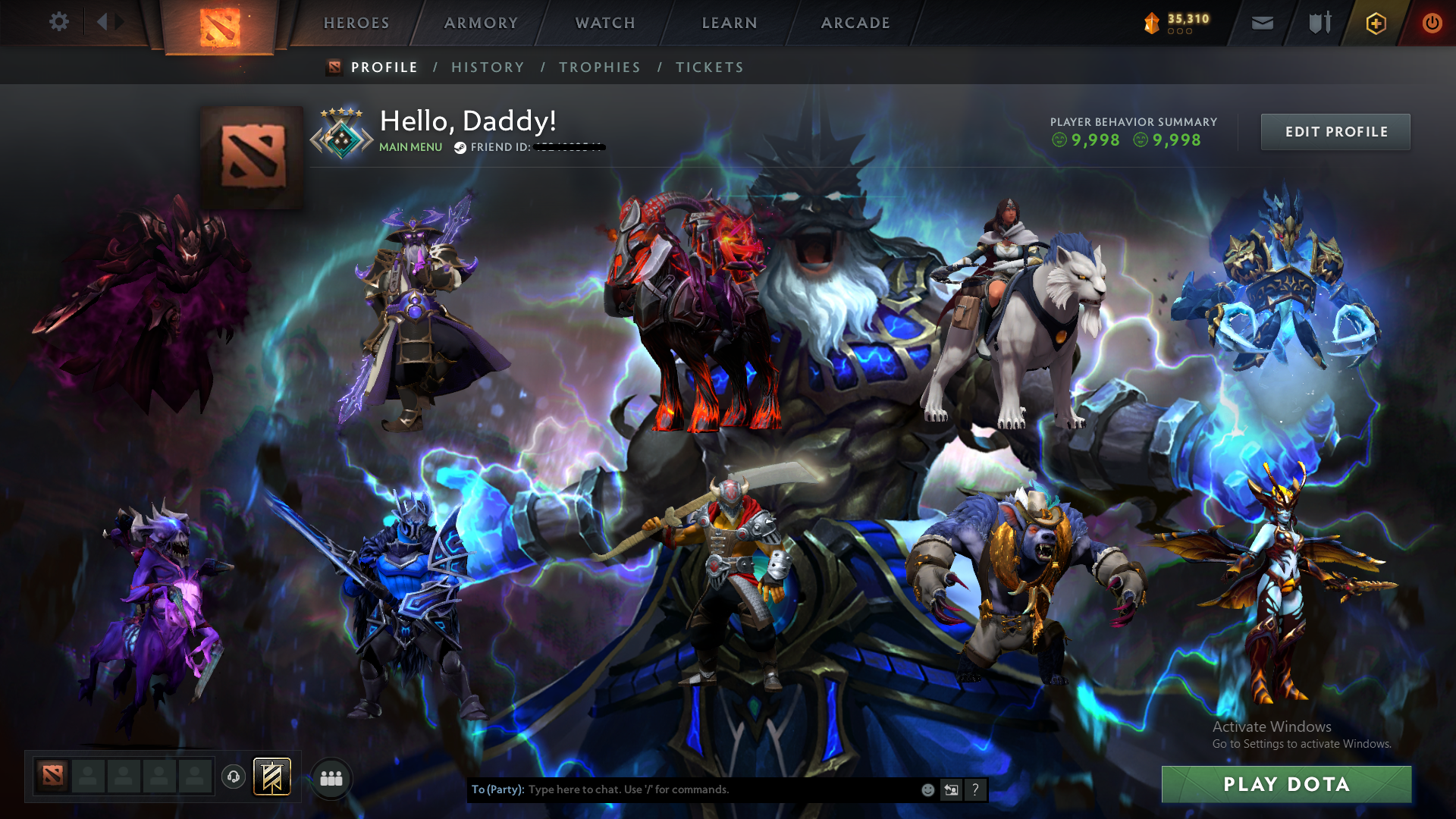Viewport: 1456px width, 819px height.
Task: Open Dota Plus hexagon icon in top bar
Action: (1375, 23)
